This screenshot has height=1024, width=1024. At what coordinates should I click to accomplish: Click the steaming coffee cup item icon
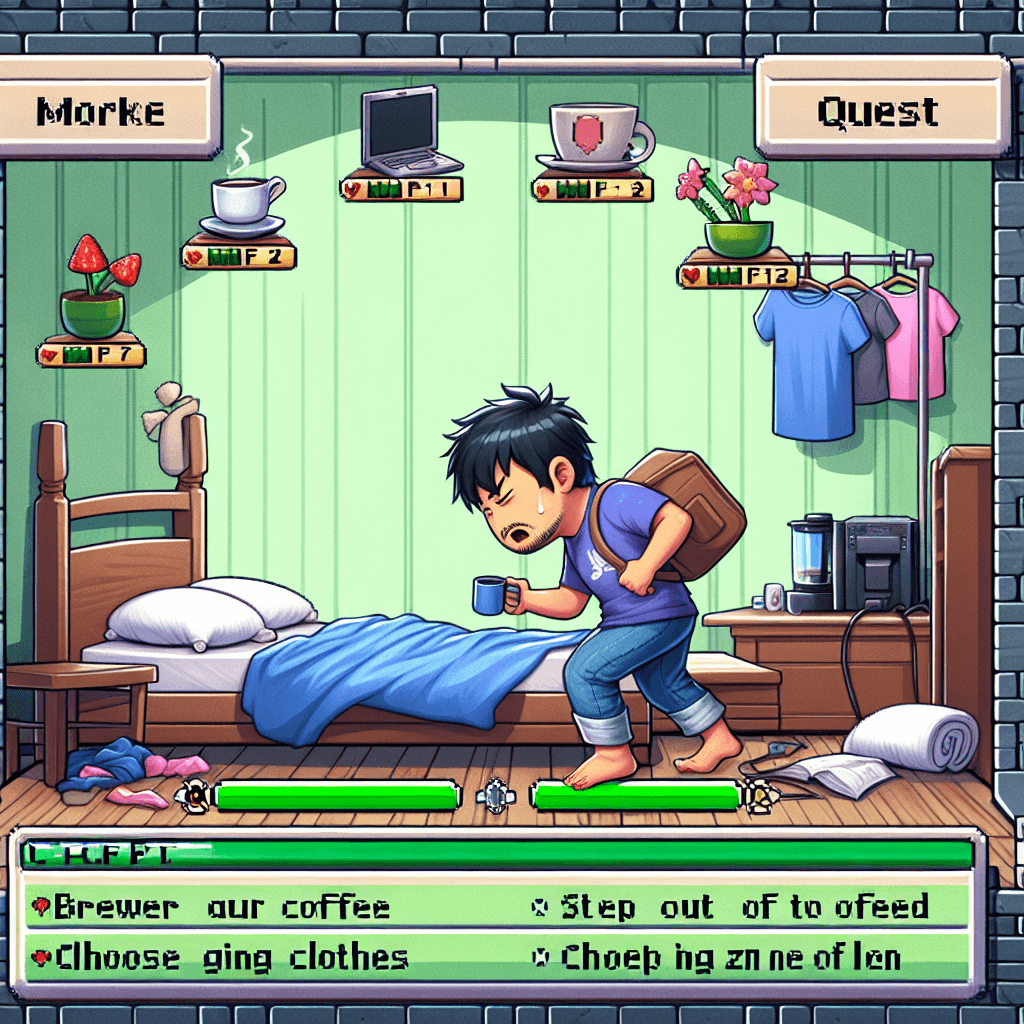(245, 201)
